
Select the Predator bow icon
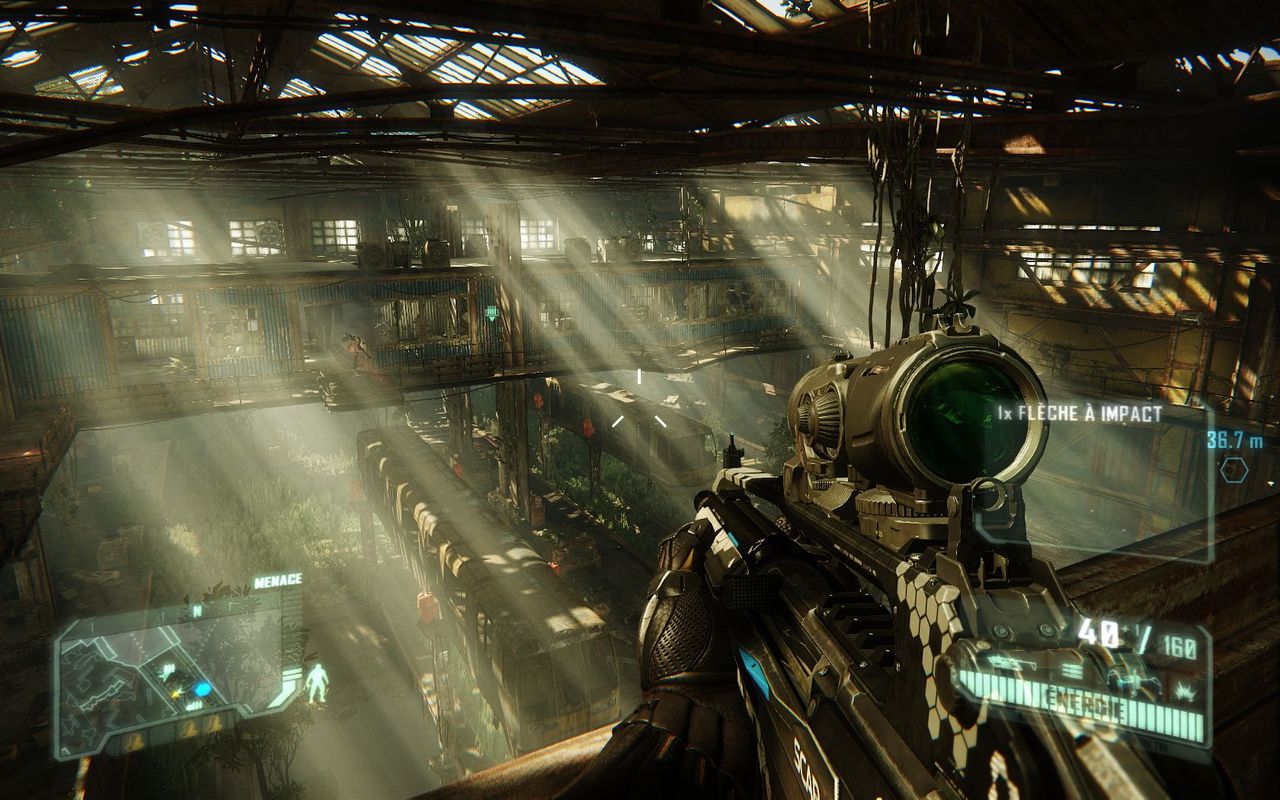point(1138,682)
